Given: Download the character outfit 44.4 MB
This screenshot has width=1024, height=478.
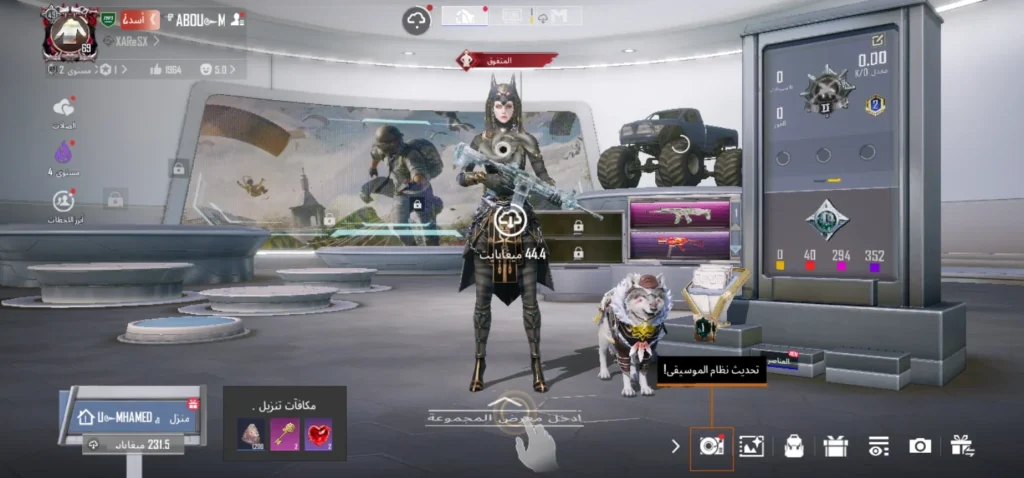Looking at the screenshot, I should click(x=508, y=221).
